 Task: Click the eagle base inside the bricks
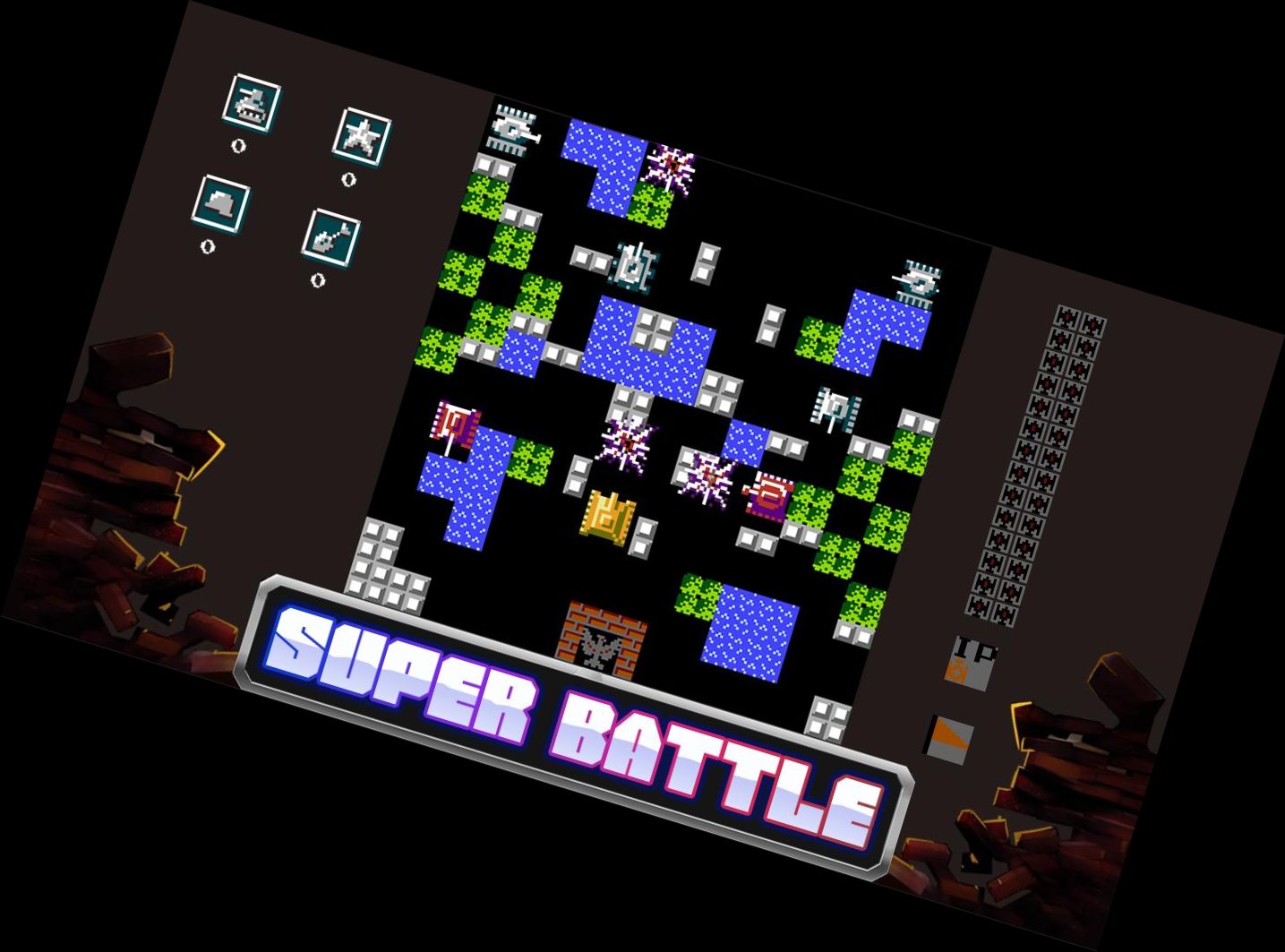pos(600,649)
